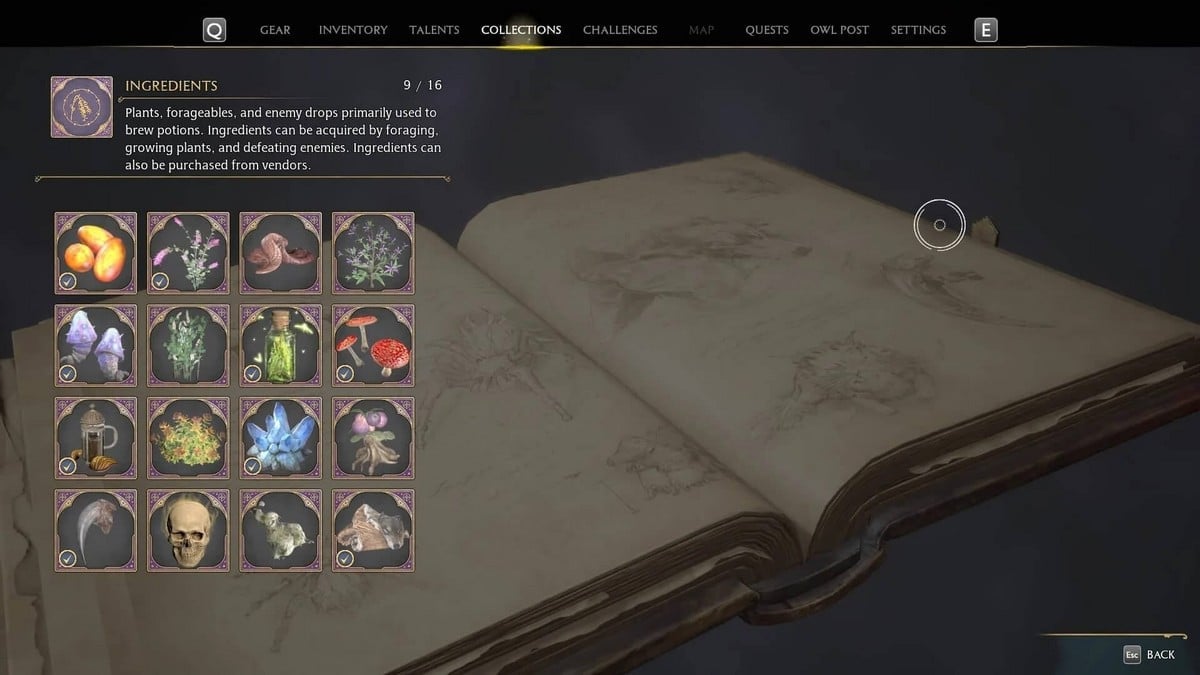Switch to the Inventory tab
Image resolution: width=1200 pixels, height=675 pixels.
click(x=352, y=30)
